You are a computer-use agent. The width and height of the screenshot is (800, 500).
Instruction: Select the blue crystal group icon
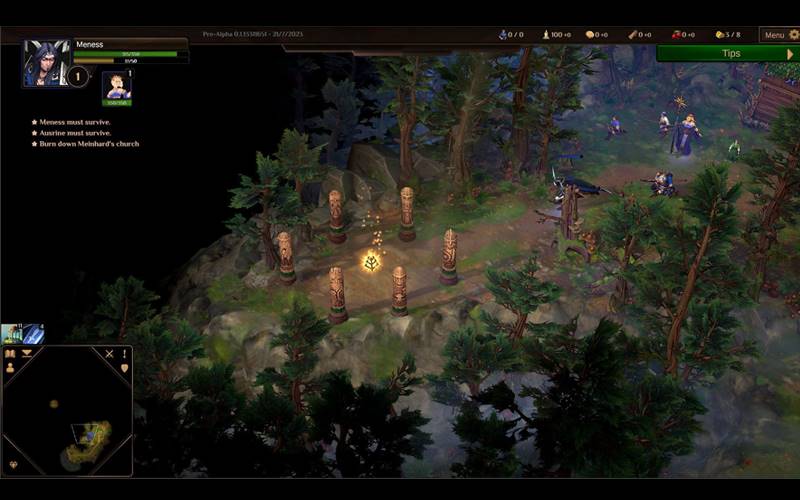click(x=33, y=334)
